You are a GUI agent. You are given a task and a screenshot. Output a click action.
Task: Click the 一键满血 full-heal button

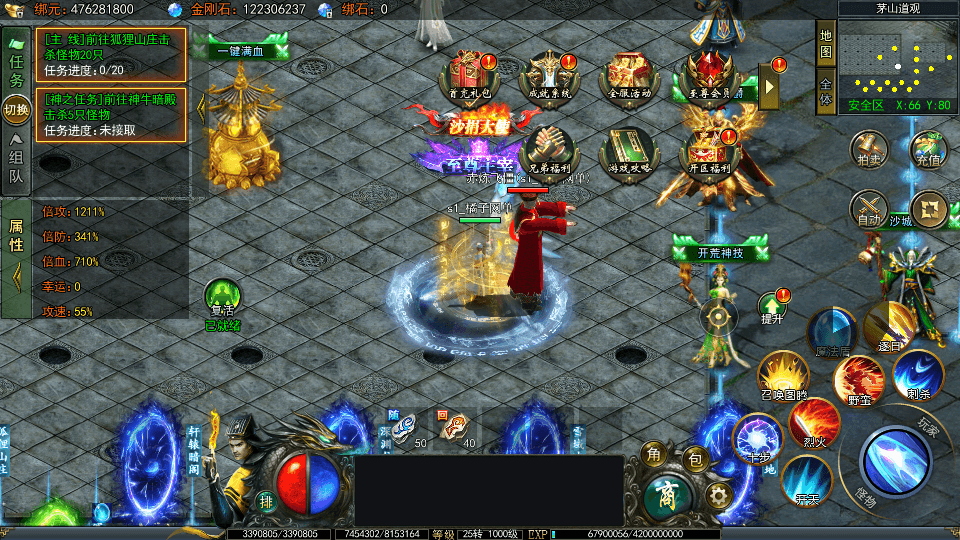(240, 51)
